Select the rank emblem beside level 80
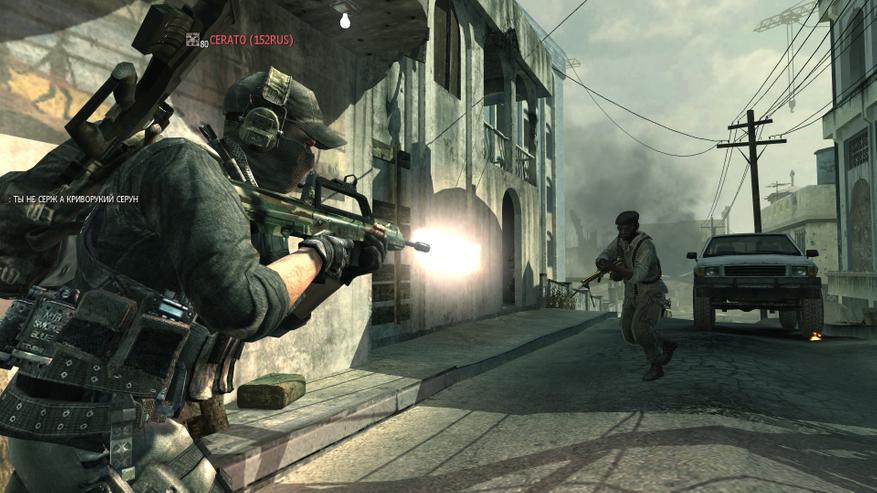Image resolution: width=877 pixels, height=493 pixels. pyautogui.click(x=192, y=39)
